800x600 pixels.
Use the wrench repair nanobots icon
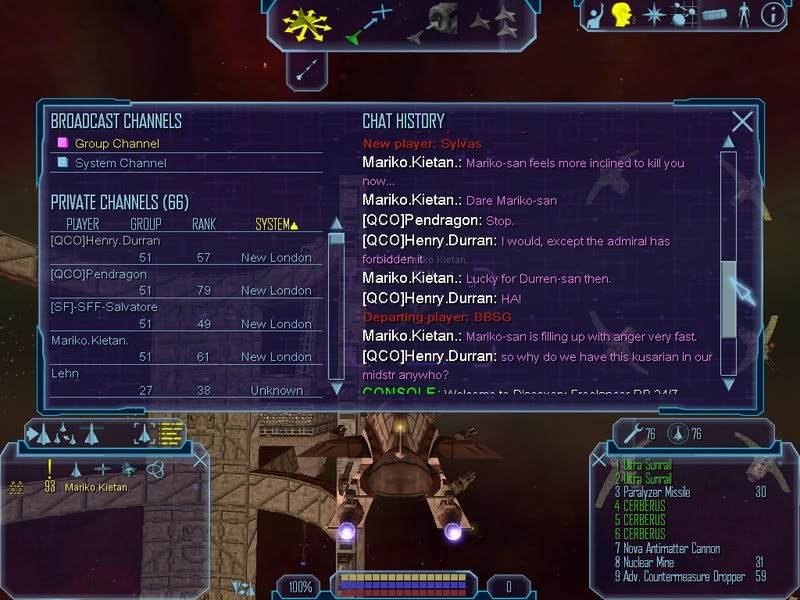[x=632, y=434]
